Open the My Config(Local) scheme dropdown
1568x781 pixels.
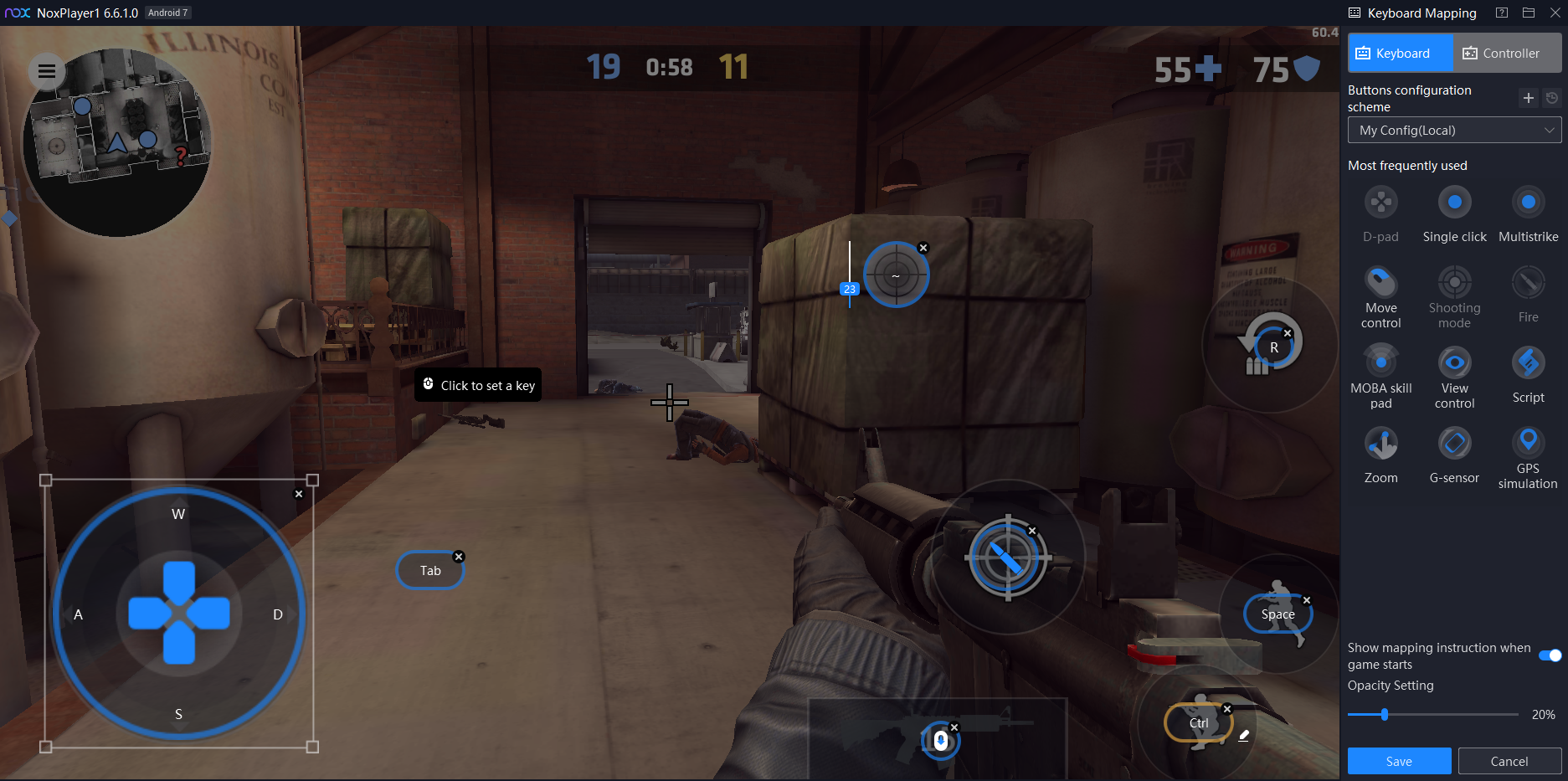(1454, 131)
